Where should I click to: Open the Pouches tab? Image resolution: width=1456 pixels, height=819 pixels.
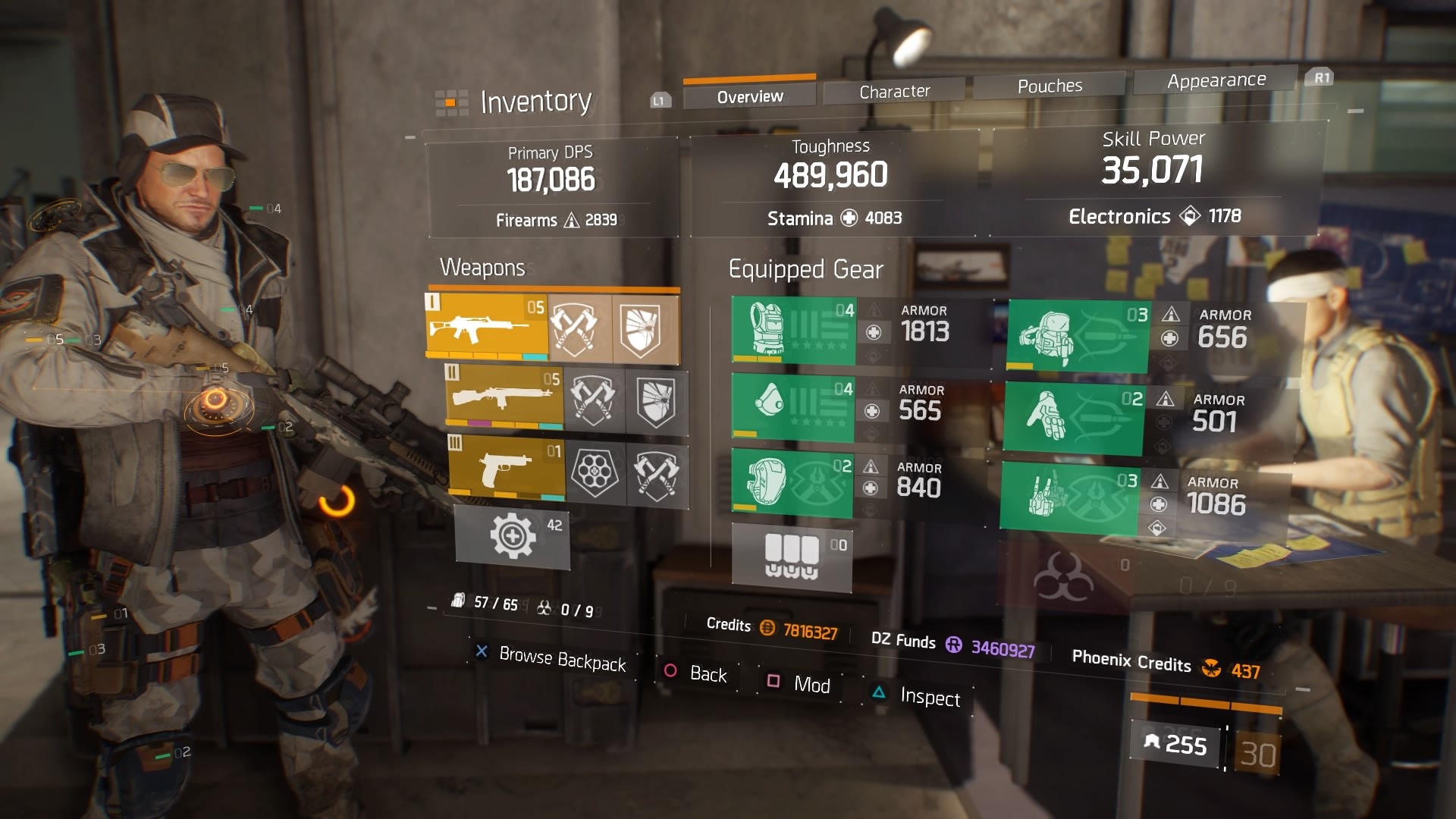click(1050, 86)
